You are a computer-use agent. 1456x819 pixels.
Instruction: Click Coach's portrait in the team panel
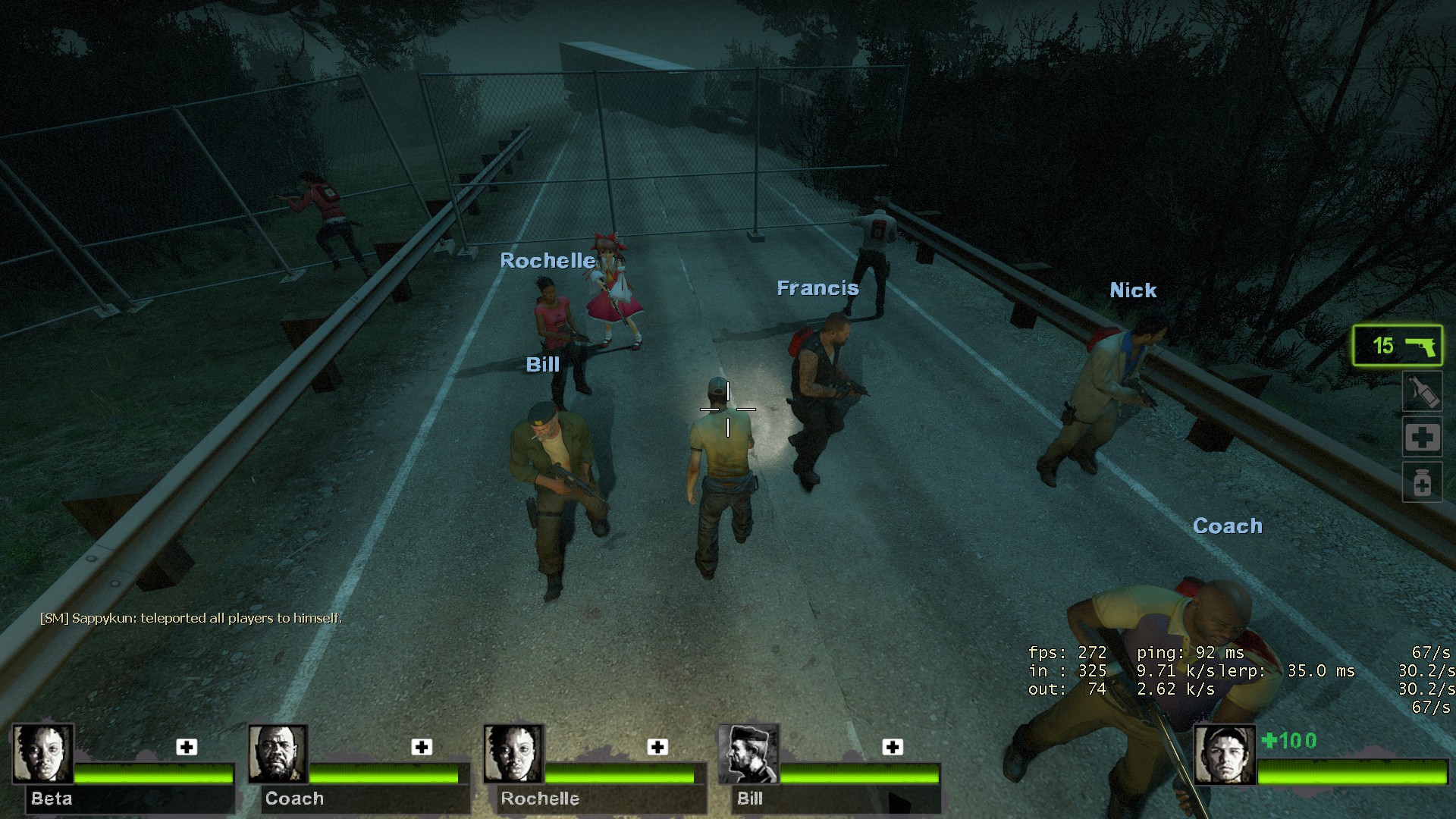tap(278, 754)
